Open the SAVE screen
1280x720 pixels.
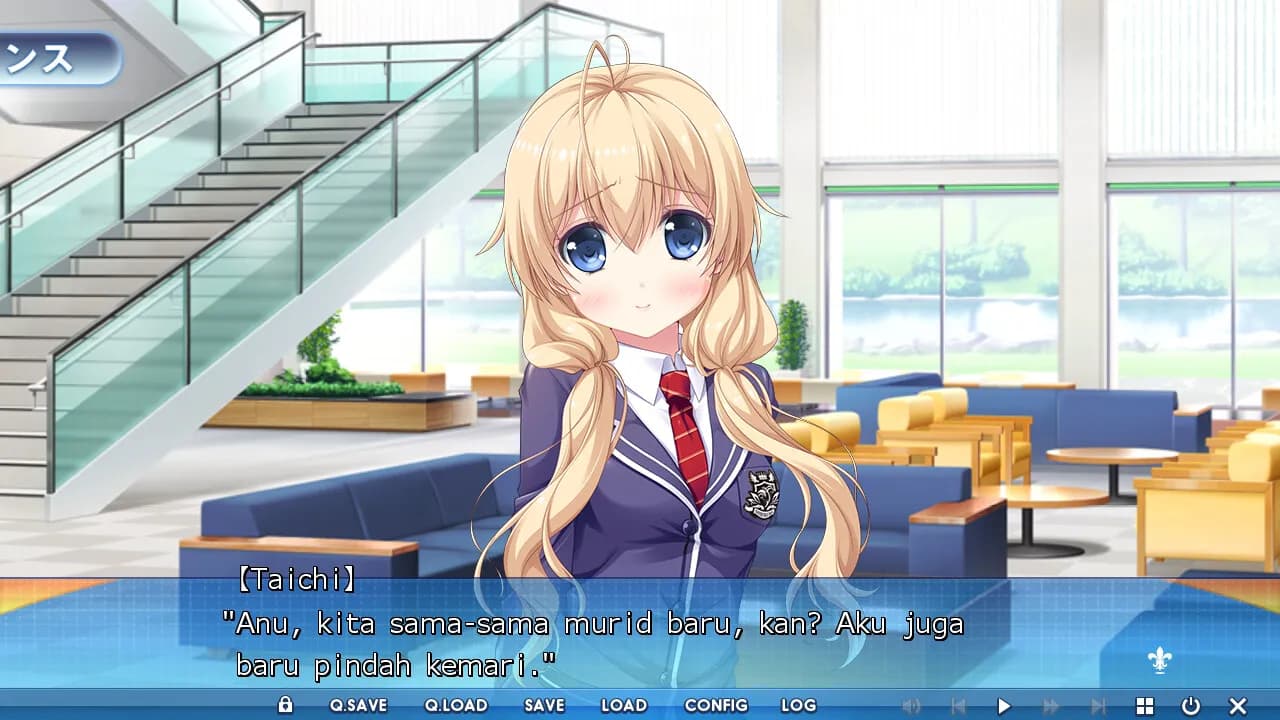(x=543, y=706)
